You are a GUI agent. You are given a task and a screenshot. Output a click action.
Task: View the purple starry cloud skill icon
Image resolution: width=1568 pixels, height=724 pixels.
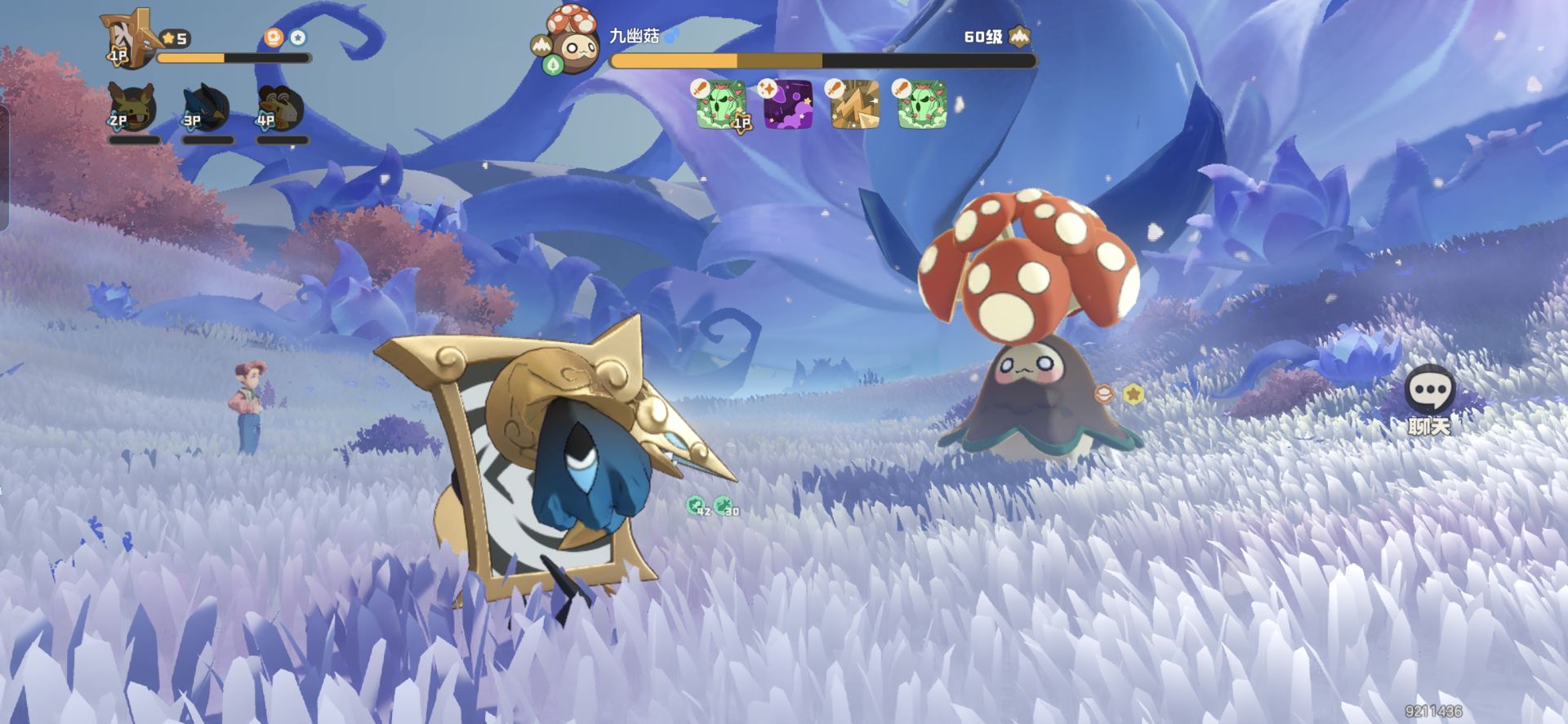[788, 104]
